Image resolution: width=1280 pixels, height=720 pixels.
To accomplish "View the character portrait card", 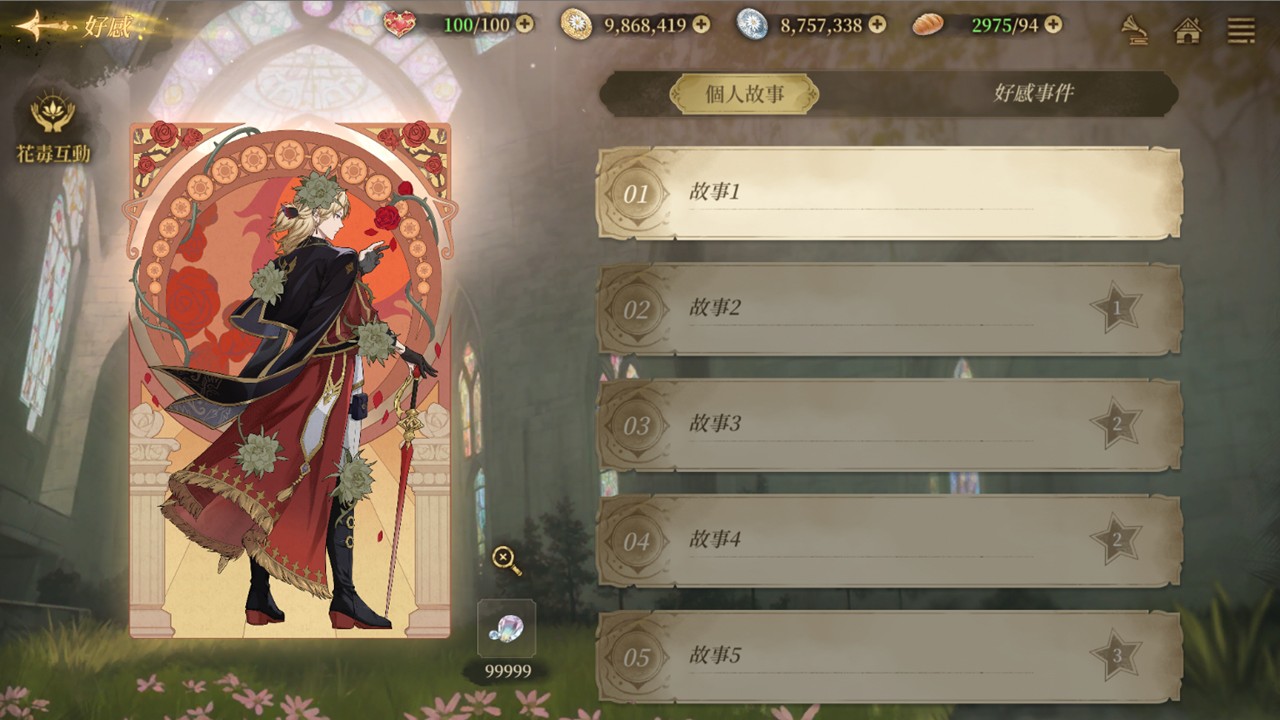I will [290, 380].
